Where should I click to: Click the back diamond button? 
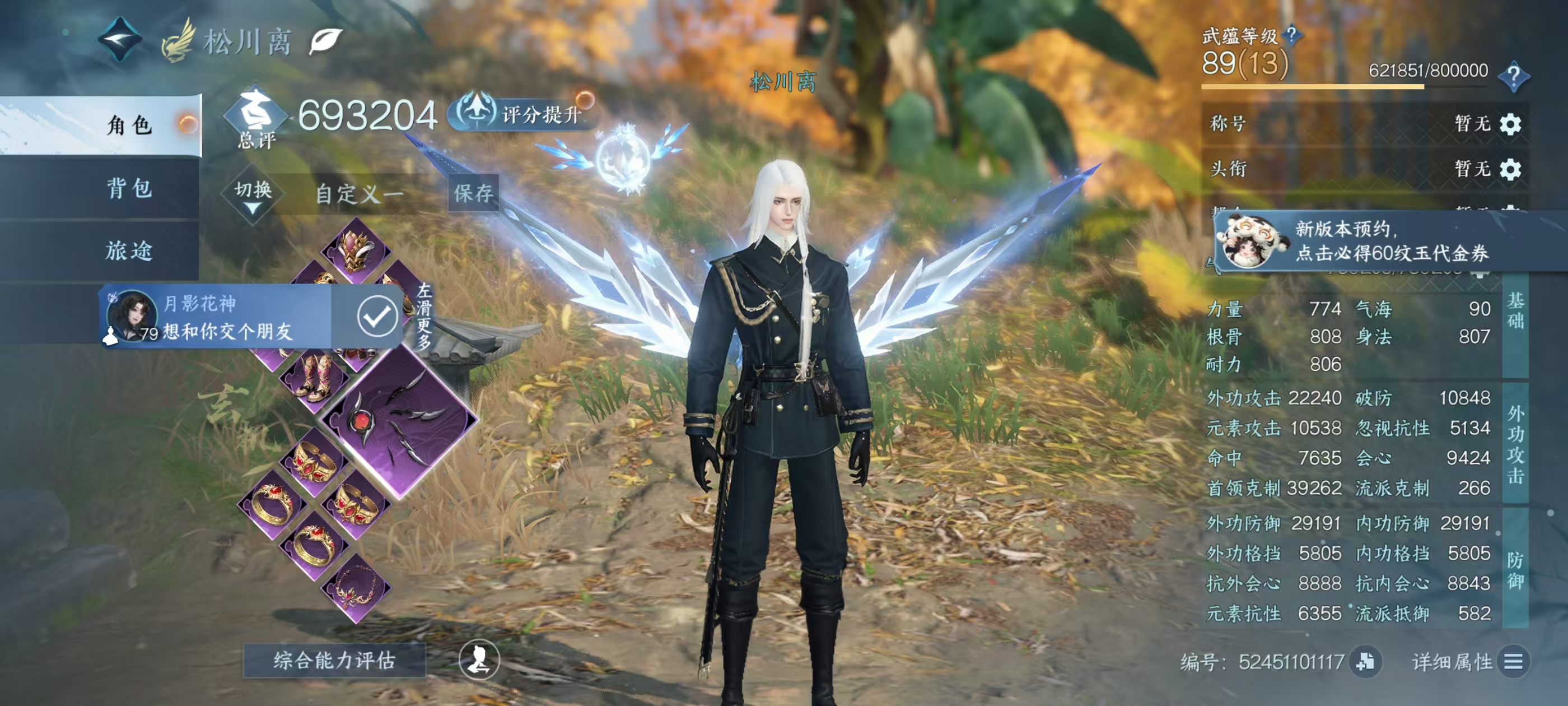(x=120, y=40)
